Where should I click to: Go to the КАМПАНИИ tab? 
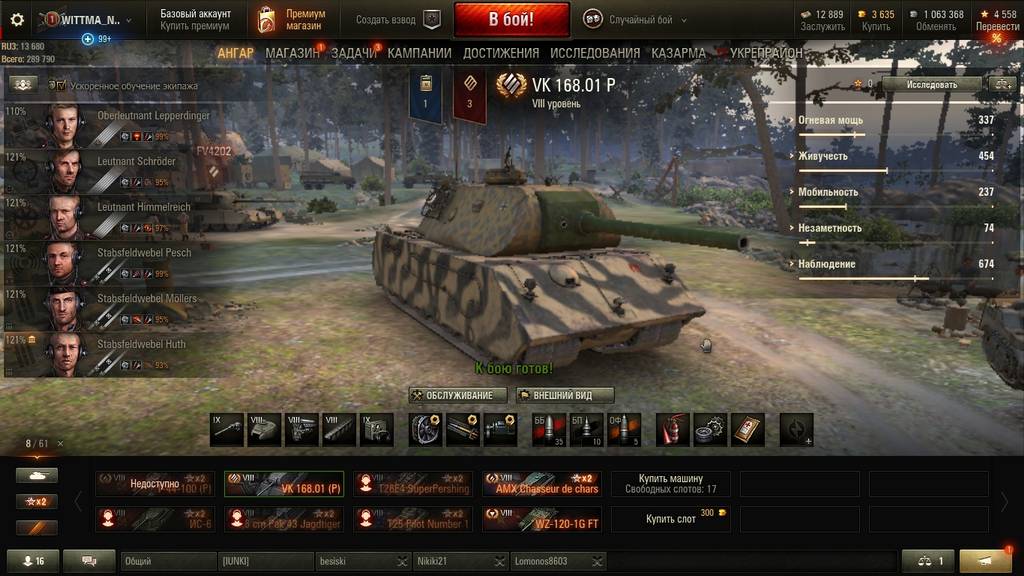(419, 53)
